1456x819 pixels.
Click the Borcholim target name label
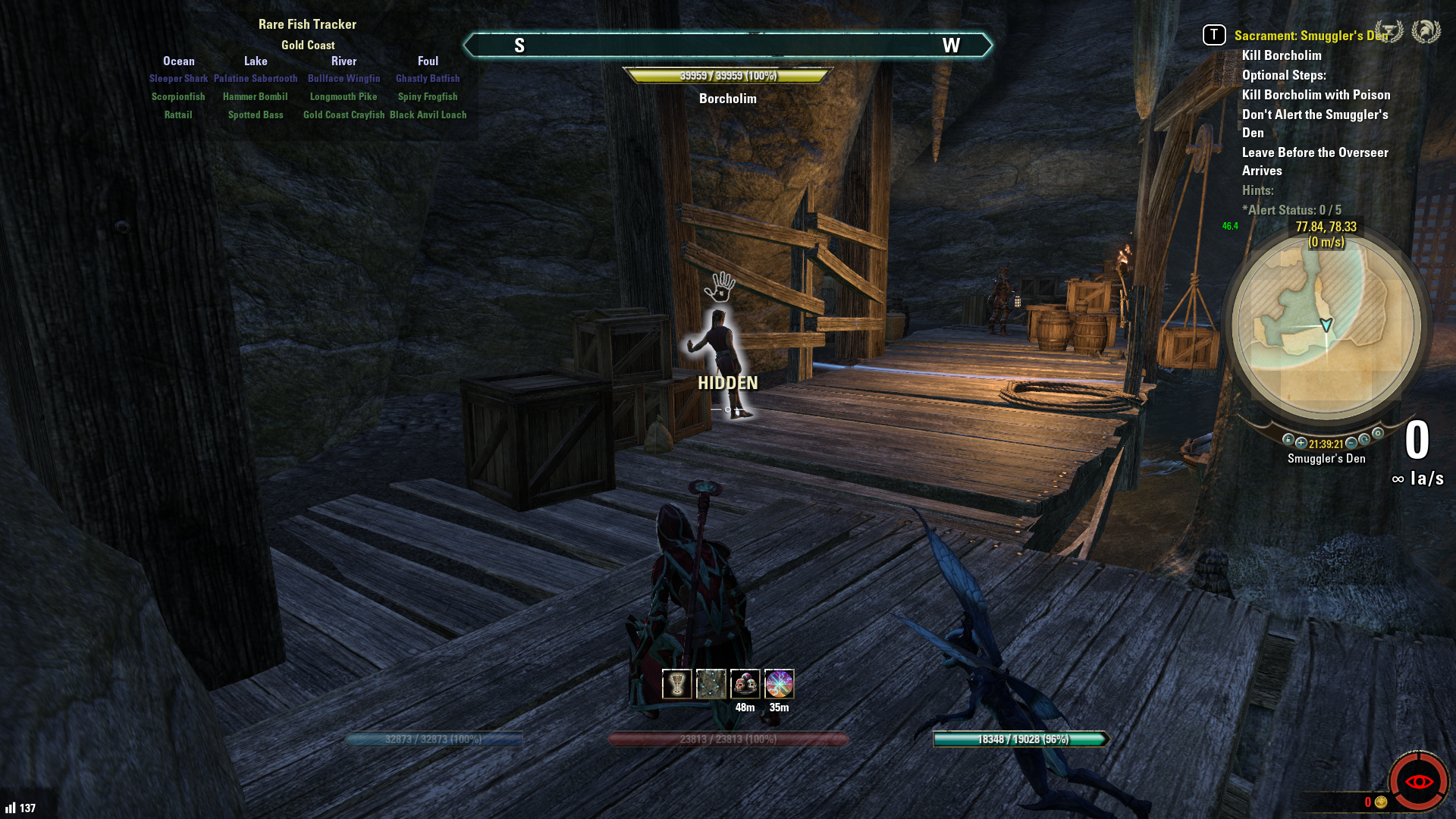[x=728, y=99]
